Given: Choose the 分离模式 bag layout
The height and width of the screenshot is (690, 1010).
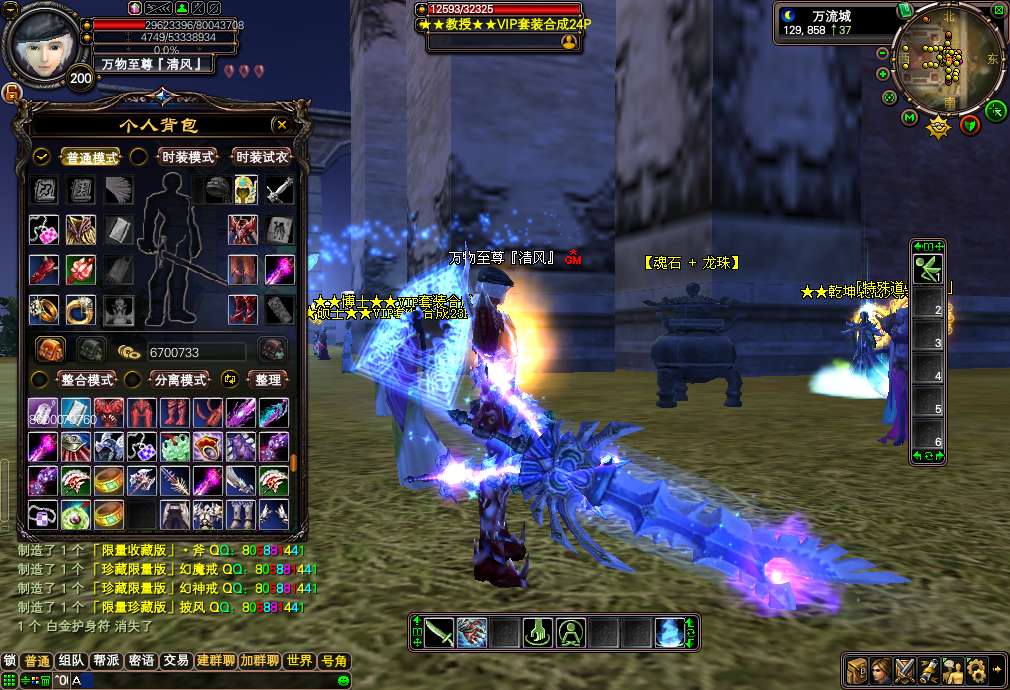Looking at the screenshot, I should 179,380.
